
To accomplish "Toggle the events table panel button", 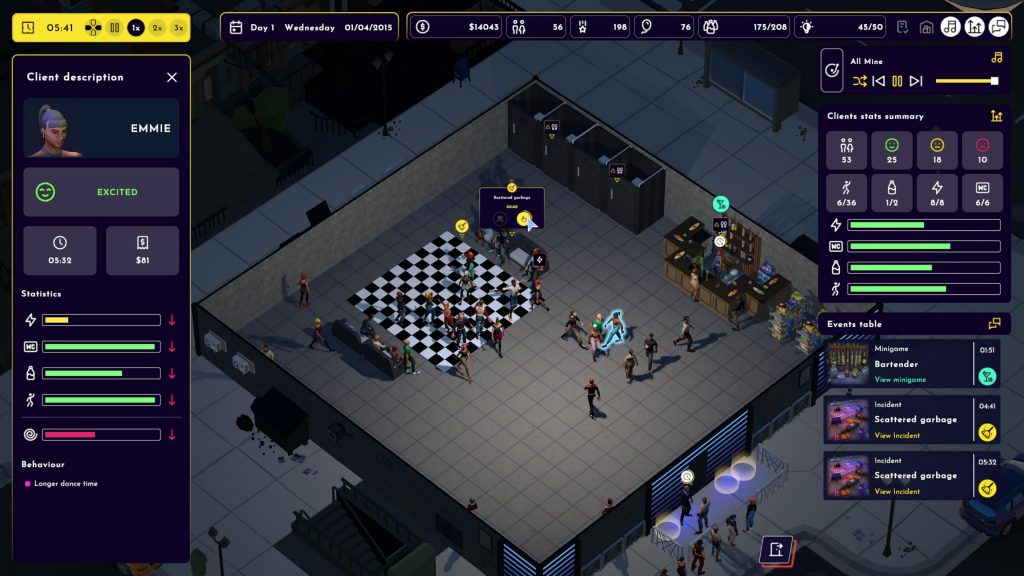I will pos(998,27).
